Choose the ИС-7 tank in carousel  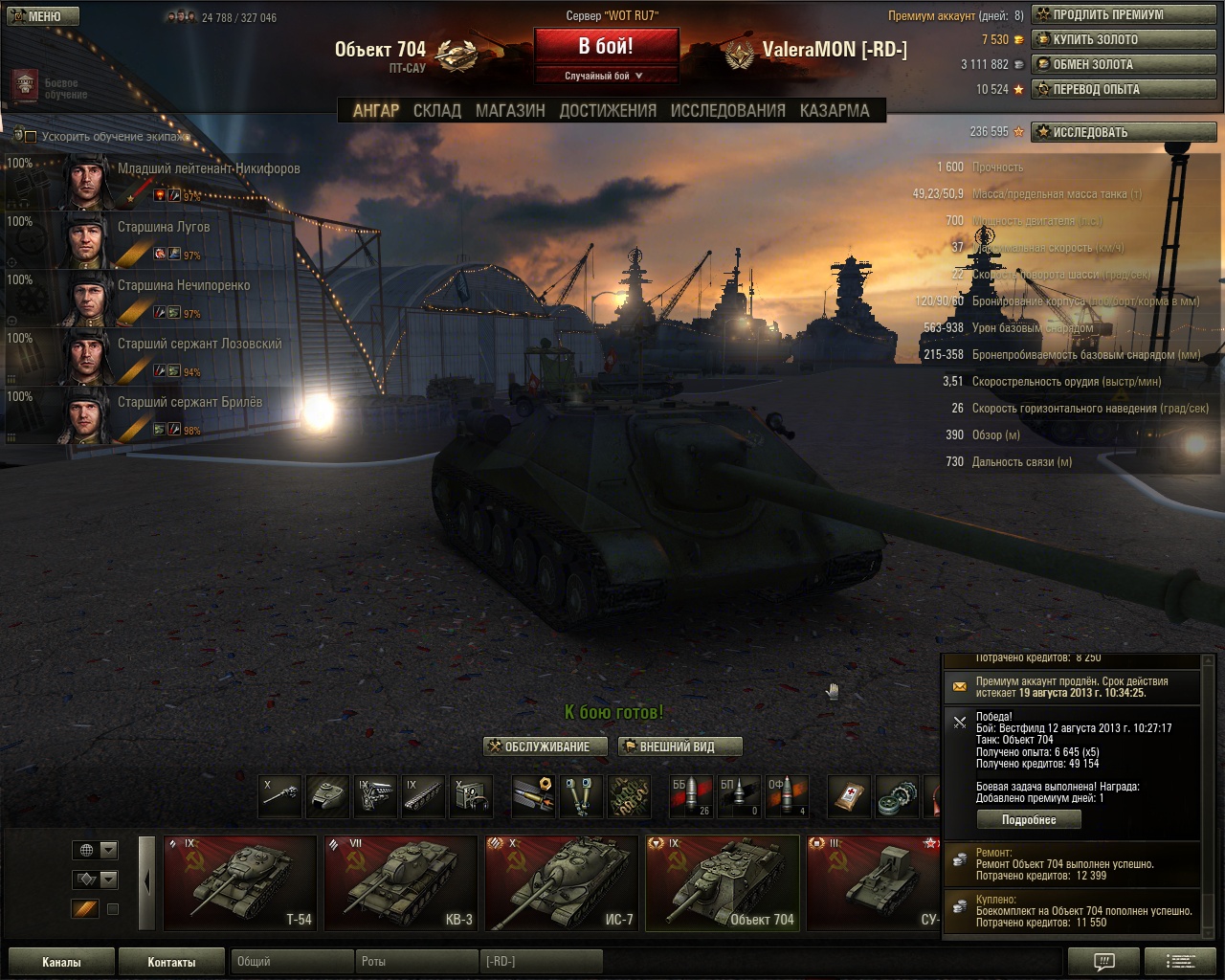click(x=561, y=882)
